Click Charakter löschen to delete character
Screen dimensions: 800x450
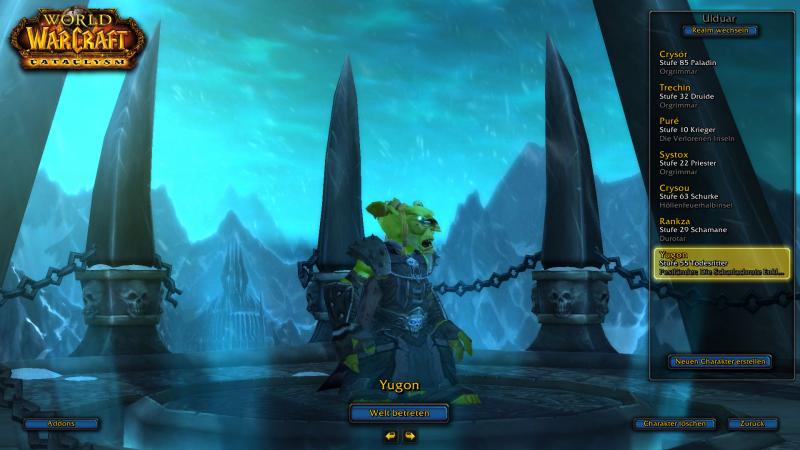675,424
